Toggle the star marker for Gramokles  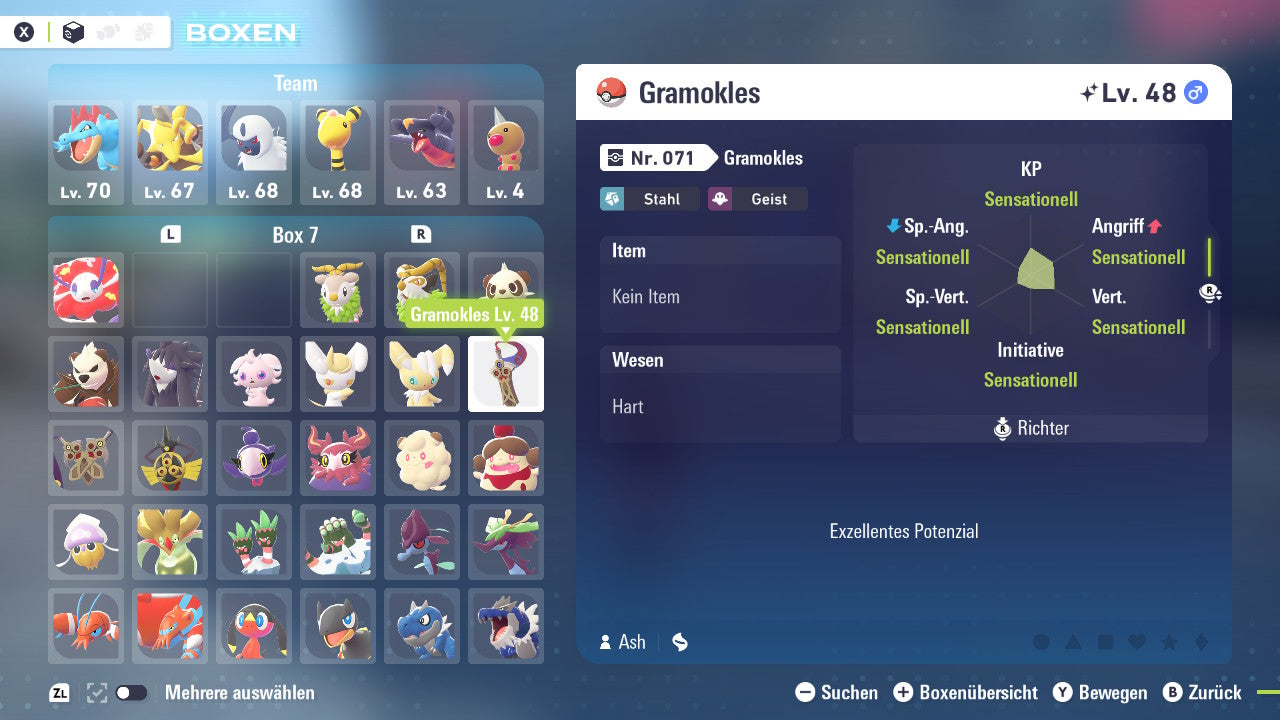(1170, 641)
